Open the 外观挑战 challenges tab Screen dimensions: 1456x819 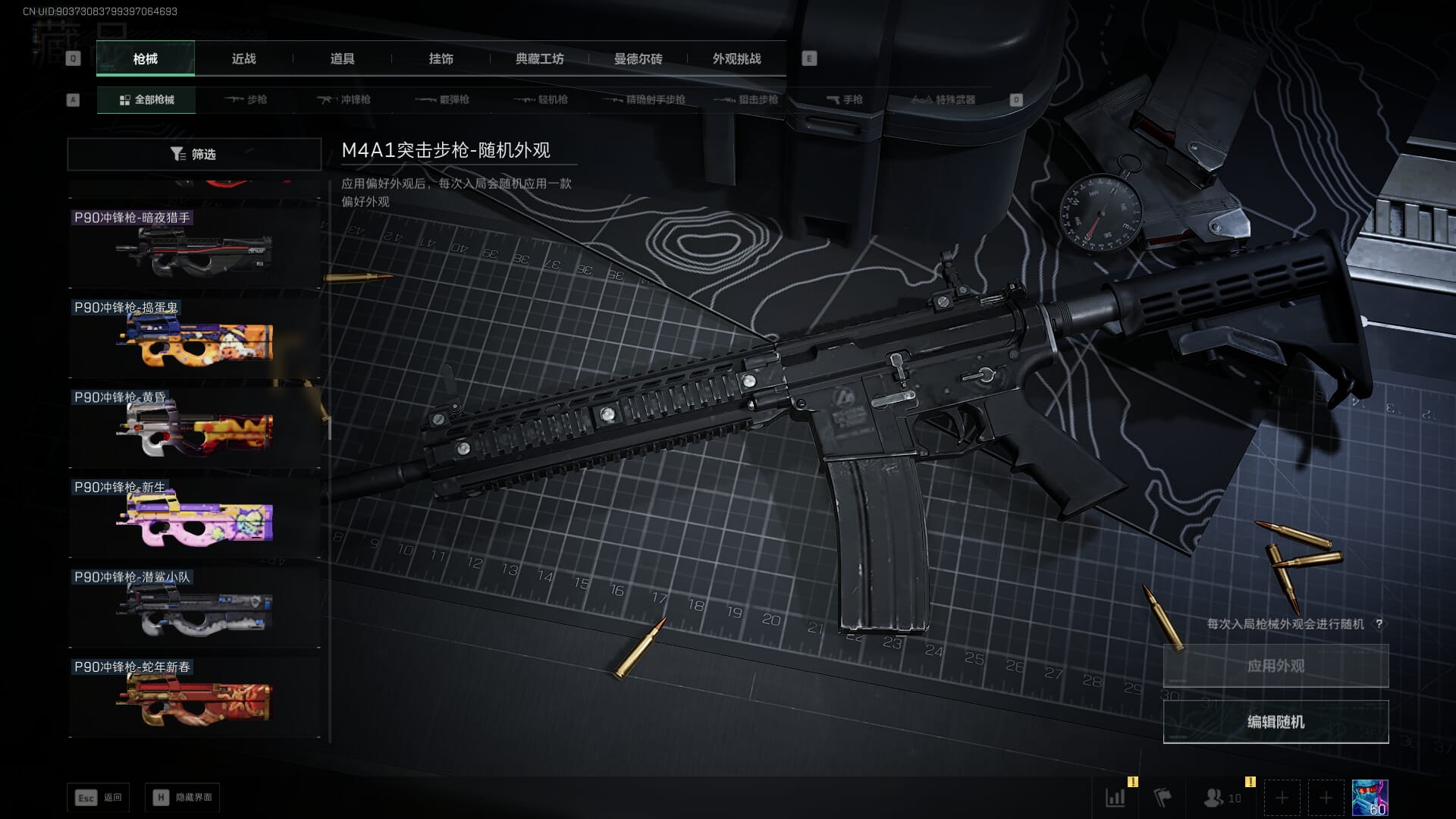736,58
